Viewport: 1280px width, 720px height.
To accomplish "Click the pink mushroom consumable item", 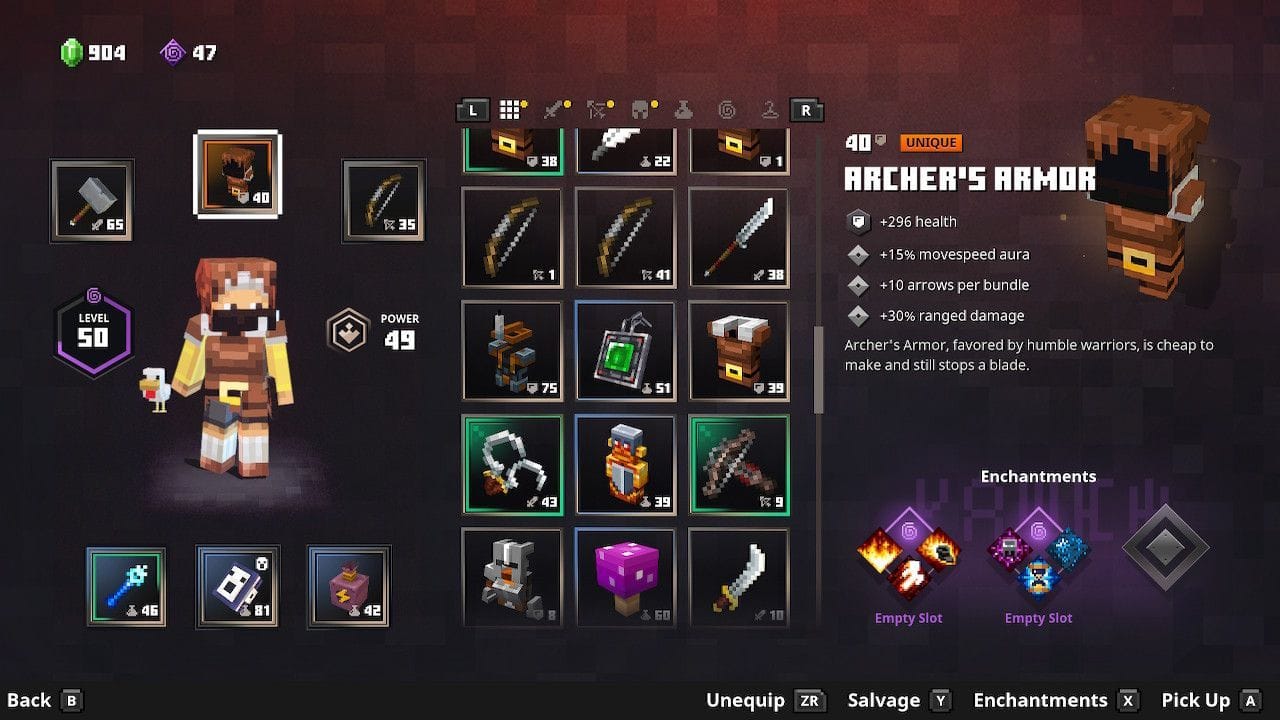I will coord(626,577).
